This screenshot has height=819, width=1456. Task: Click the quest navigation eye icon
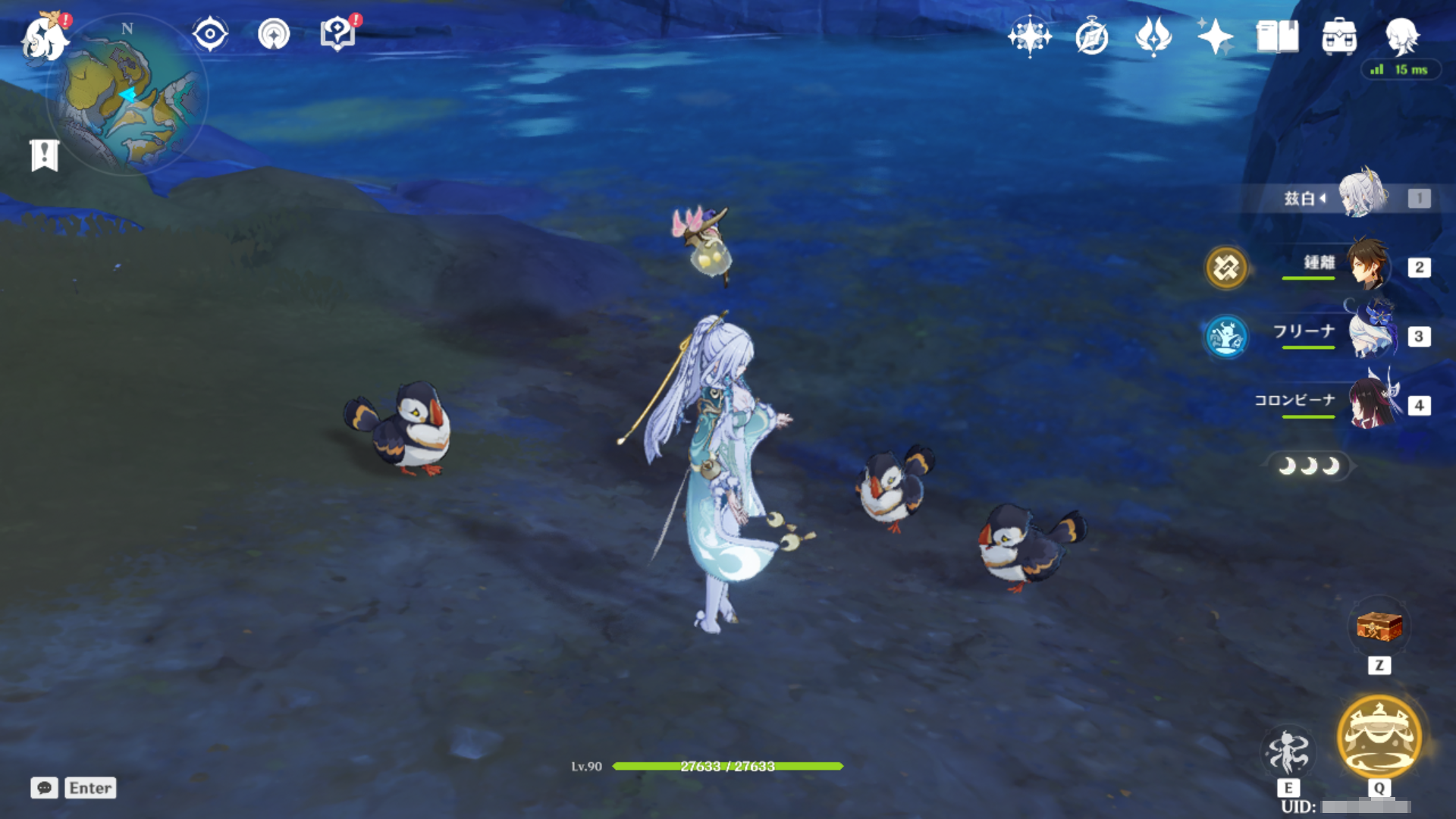(210, 34)
